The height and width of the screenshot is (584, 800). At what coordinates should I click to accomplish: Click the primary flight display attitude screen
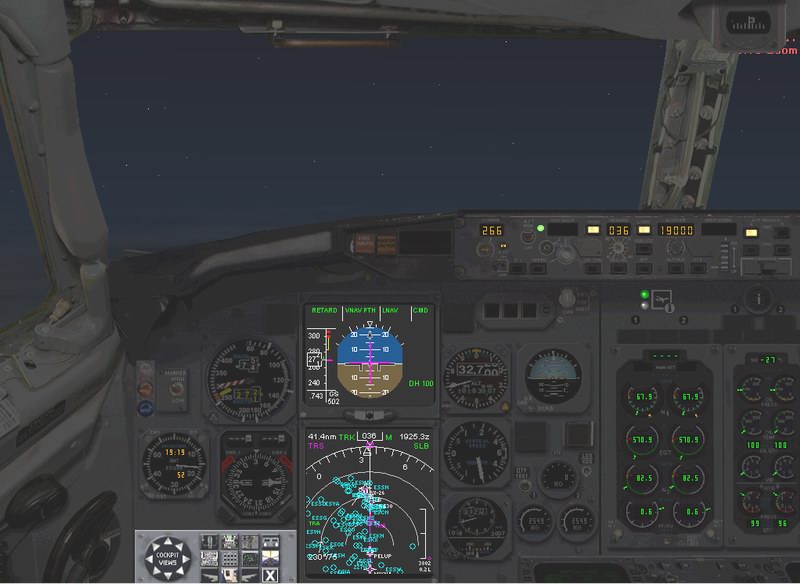coord(370,355)
